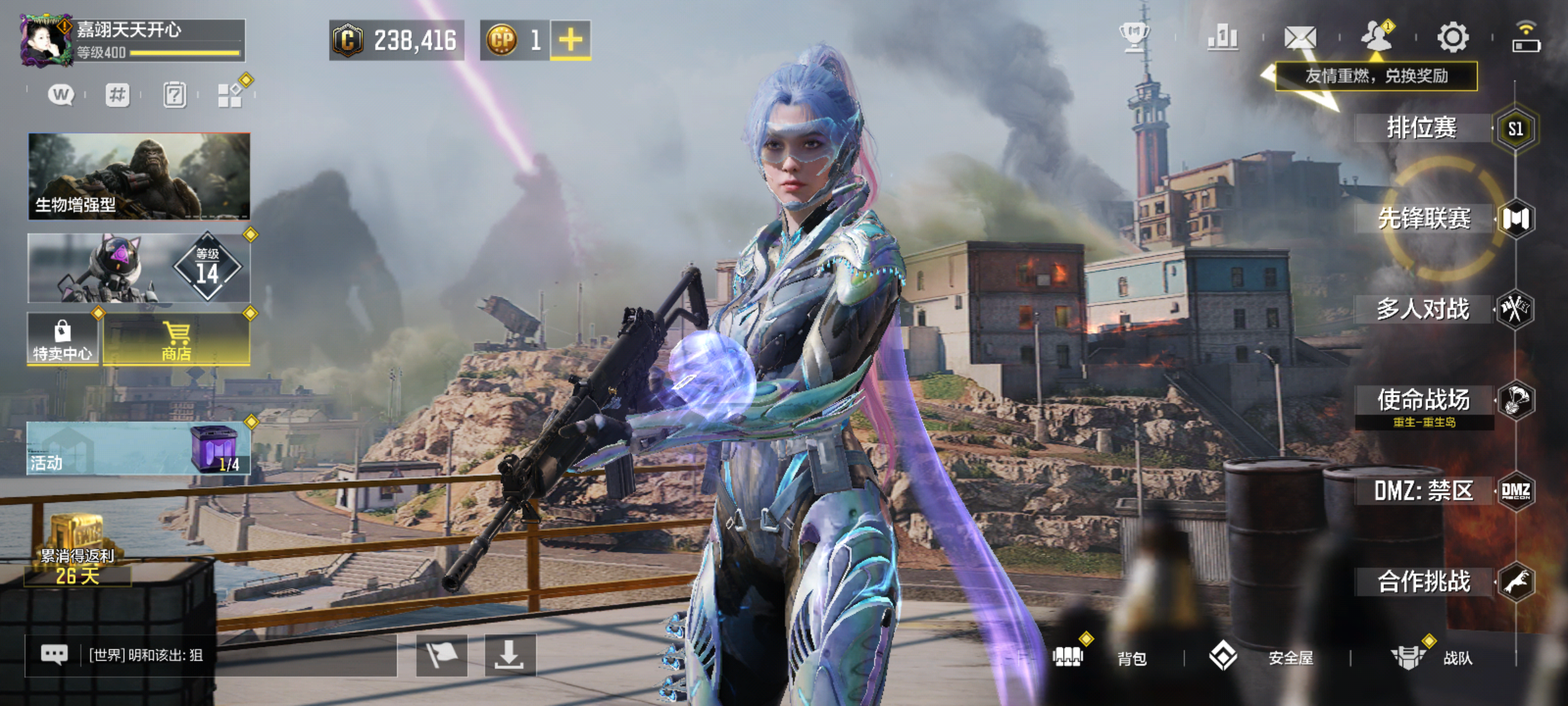This screenshot has width=1568, height=706.
Task: Select 合作挑战 co-op mode
Action: [x=1424, y=582]
